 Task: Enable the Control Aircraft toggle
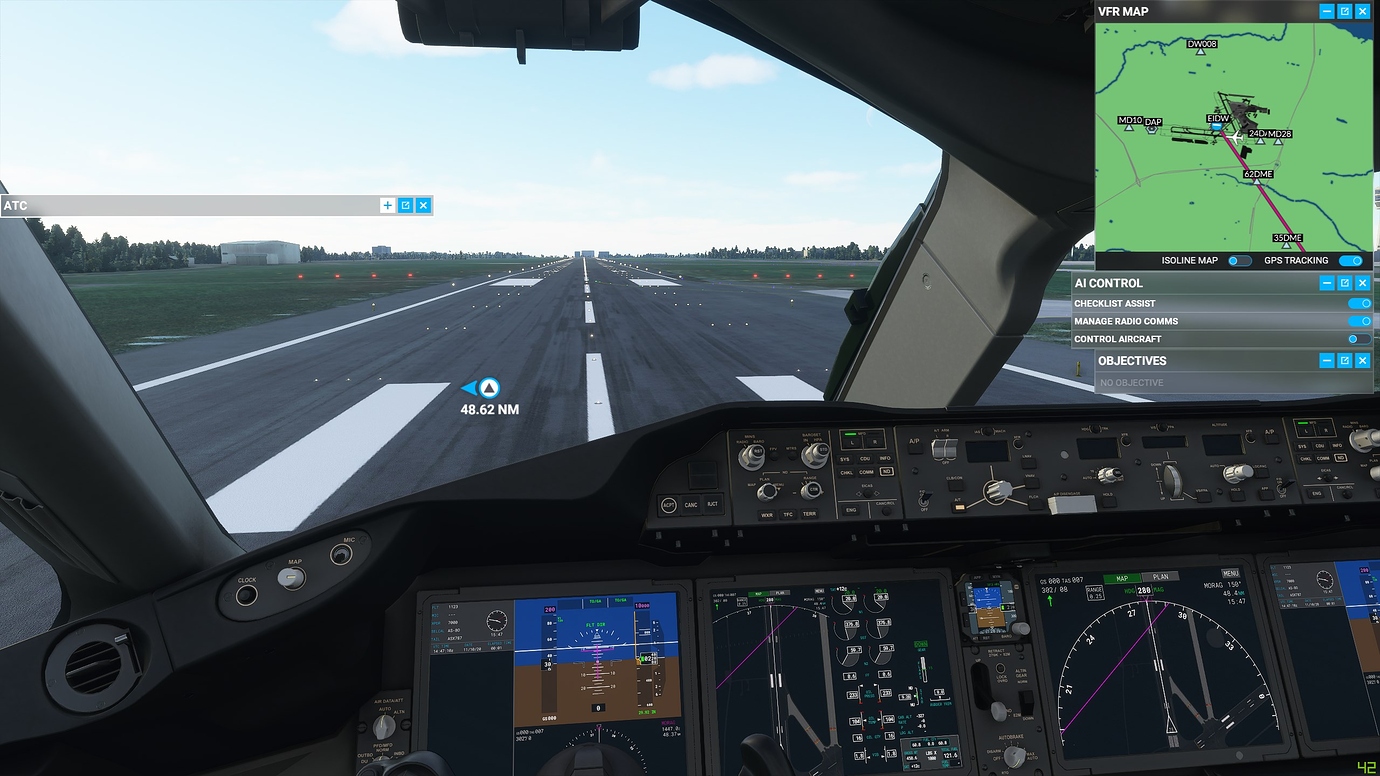(1358, 339)
